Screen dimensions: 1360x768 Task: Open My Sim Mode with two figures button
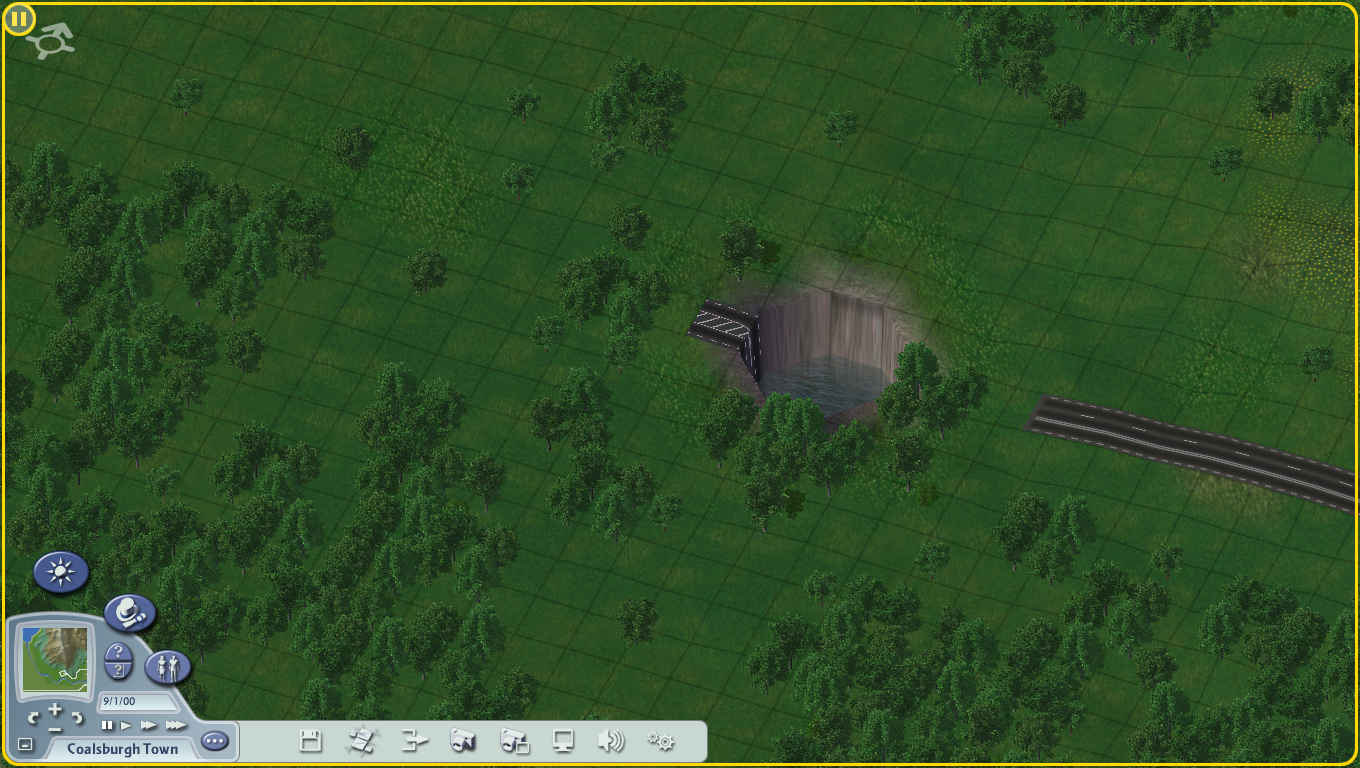[168, 667]
